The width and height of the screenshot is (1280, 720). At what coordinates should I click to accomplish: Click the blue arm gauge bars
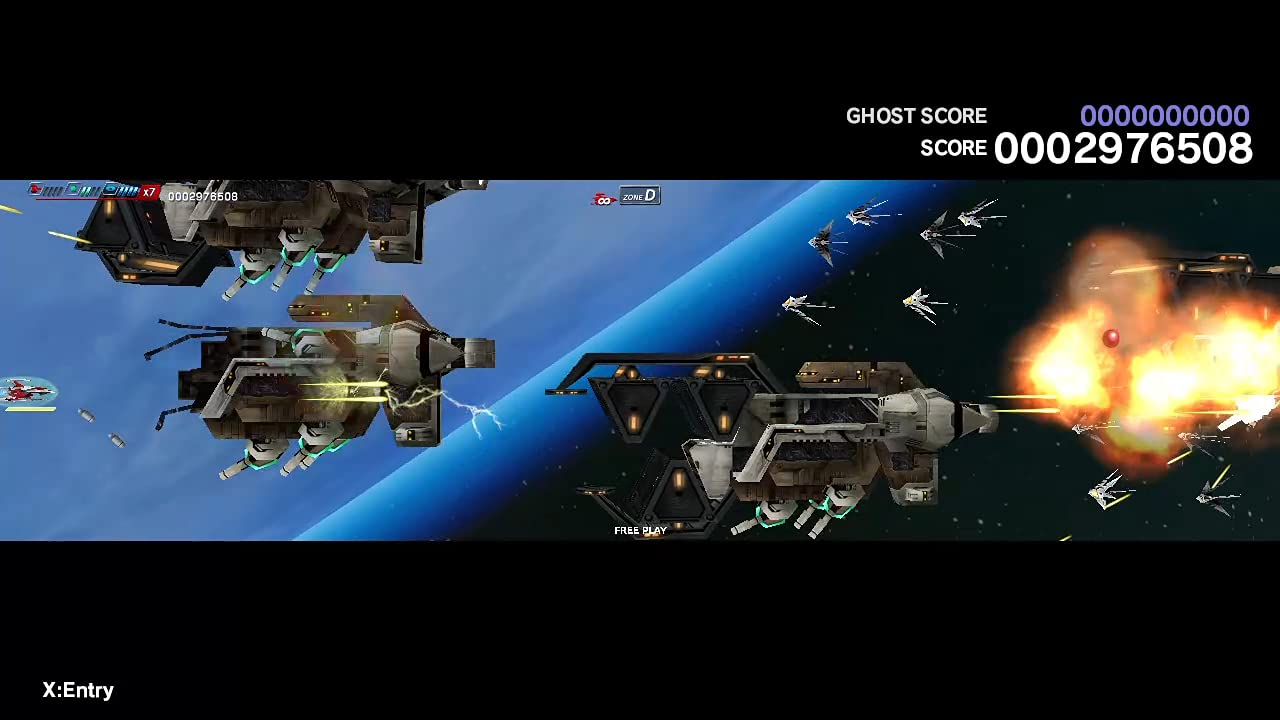[128, 190]
